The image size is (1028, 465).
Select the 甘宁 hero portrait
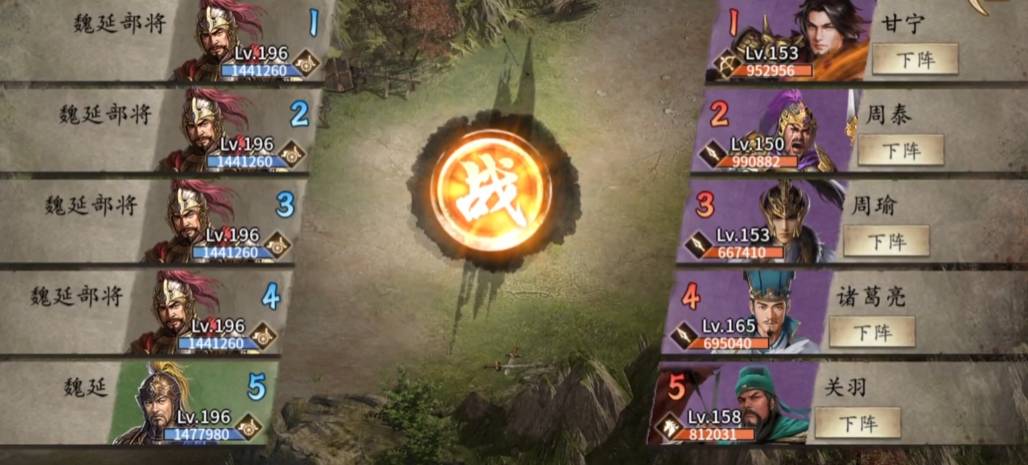coord(830,38)
